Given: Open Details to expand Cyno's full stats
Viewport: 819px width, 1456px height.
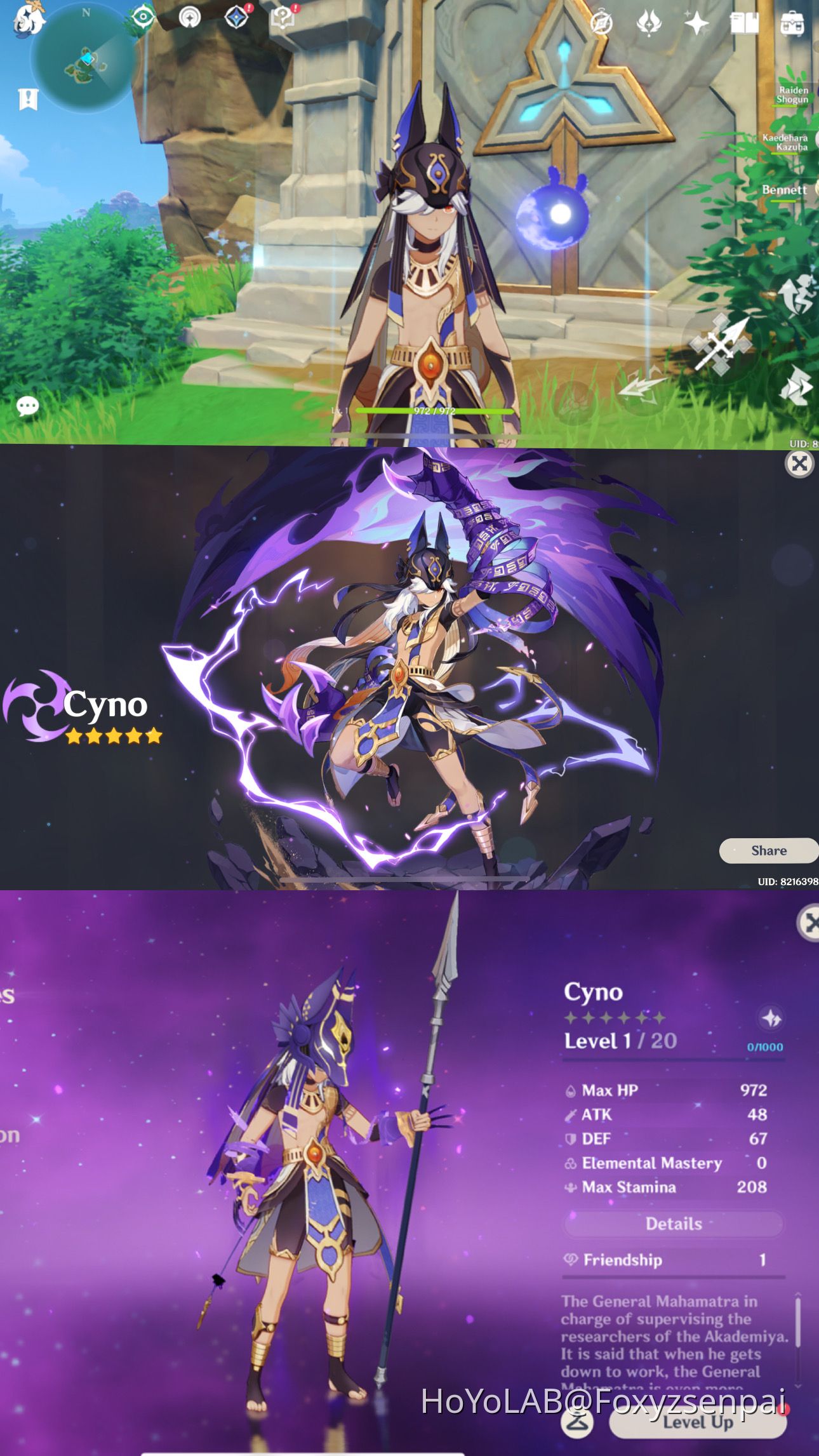Looking at the screenshot, I should click(x=673, y=1224).
